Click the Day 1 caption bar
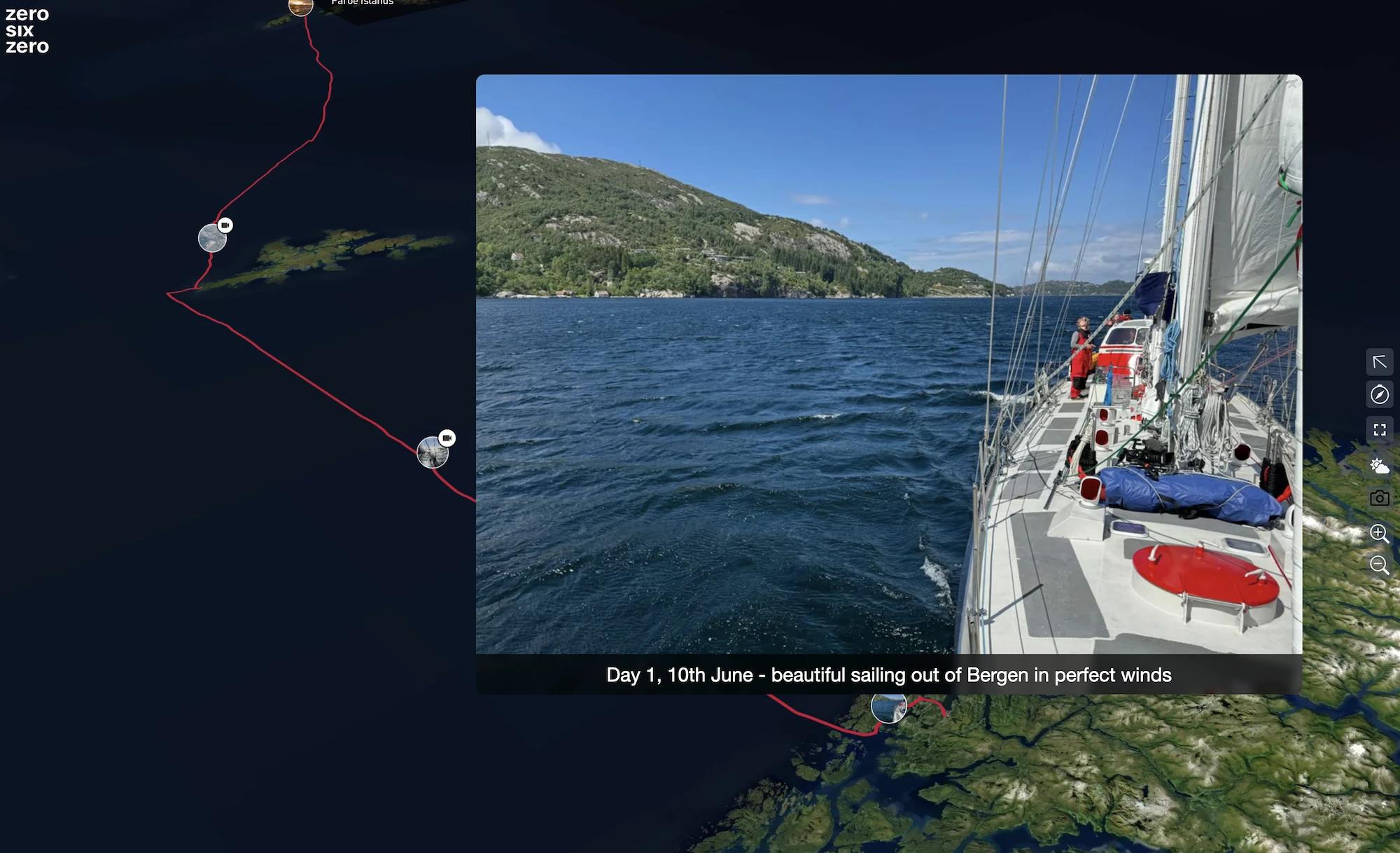 pos(889,674)
